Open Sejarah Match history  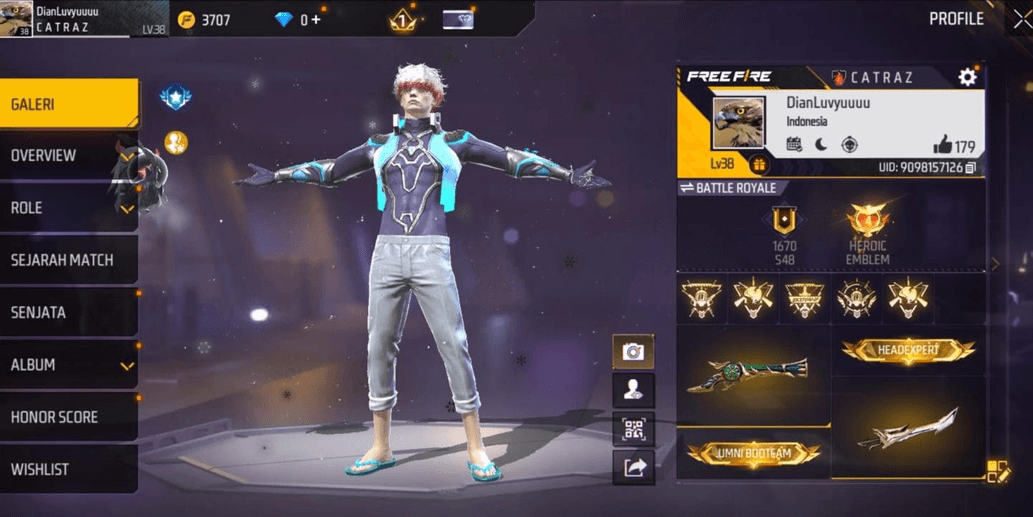tap(68, 260)
